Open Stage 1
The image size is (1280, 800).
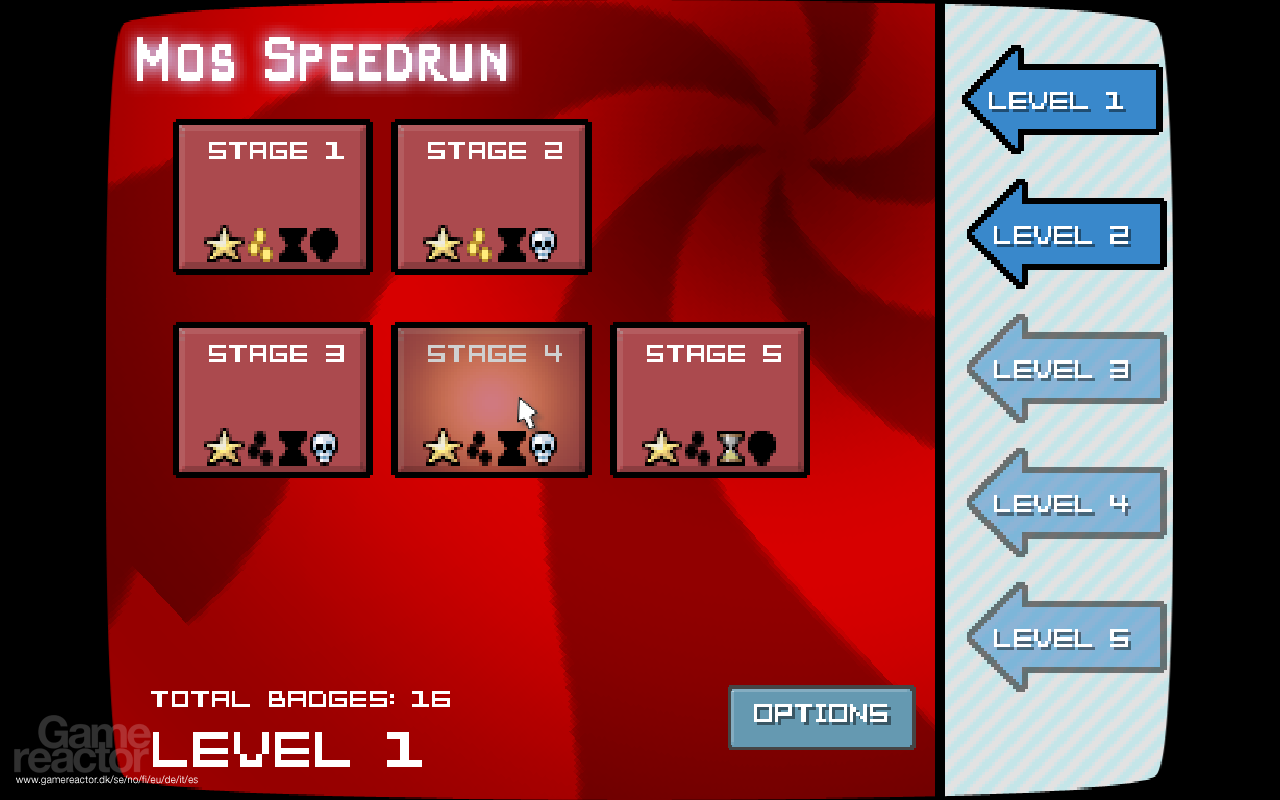click(273, 196)
